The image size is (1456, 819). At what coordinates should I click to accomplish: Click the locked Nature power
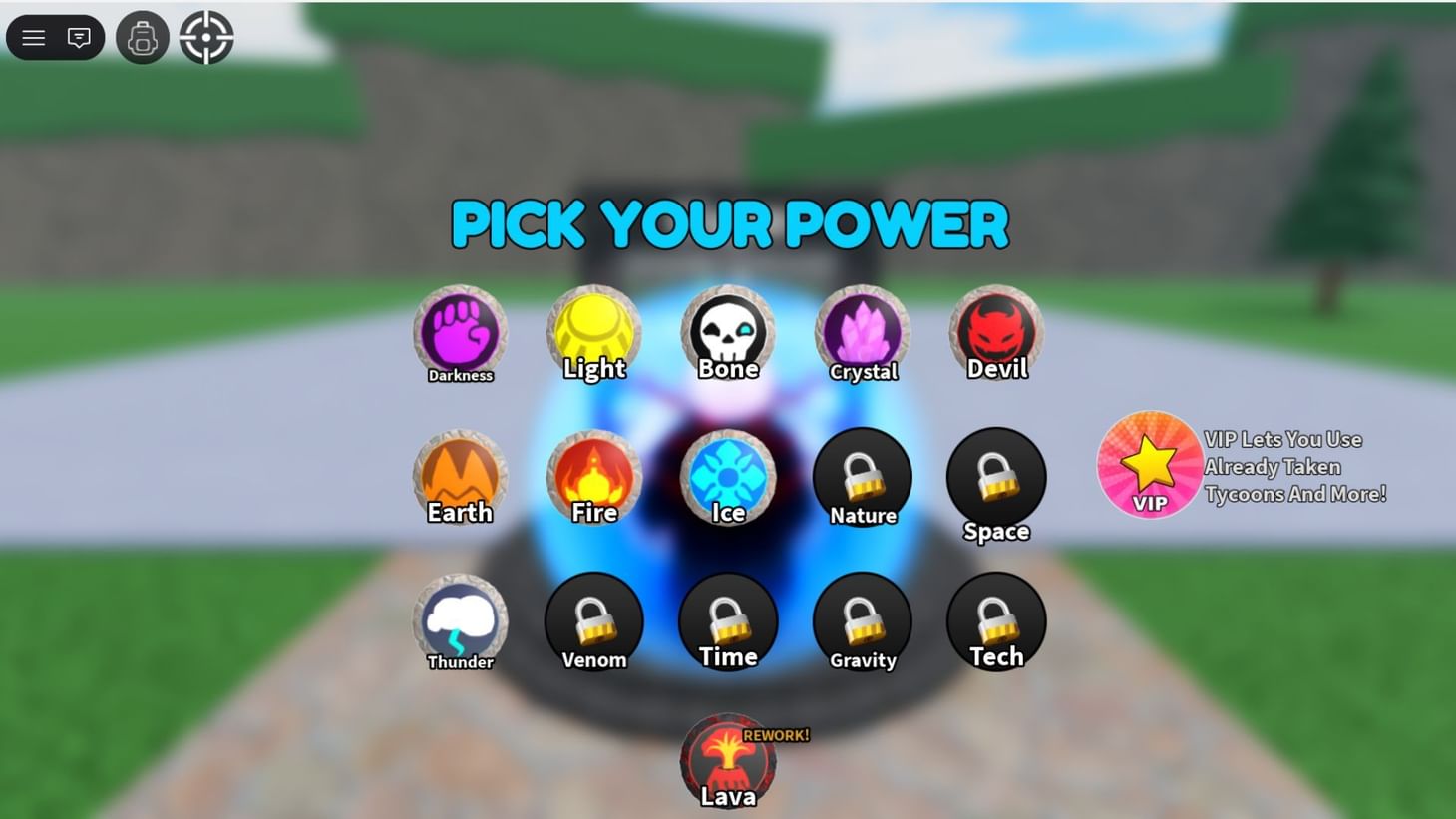point(862,476)
